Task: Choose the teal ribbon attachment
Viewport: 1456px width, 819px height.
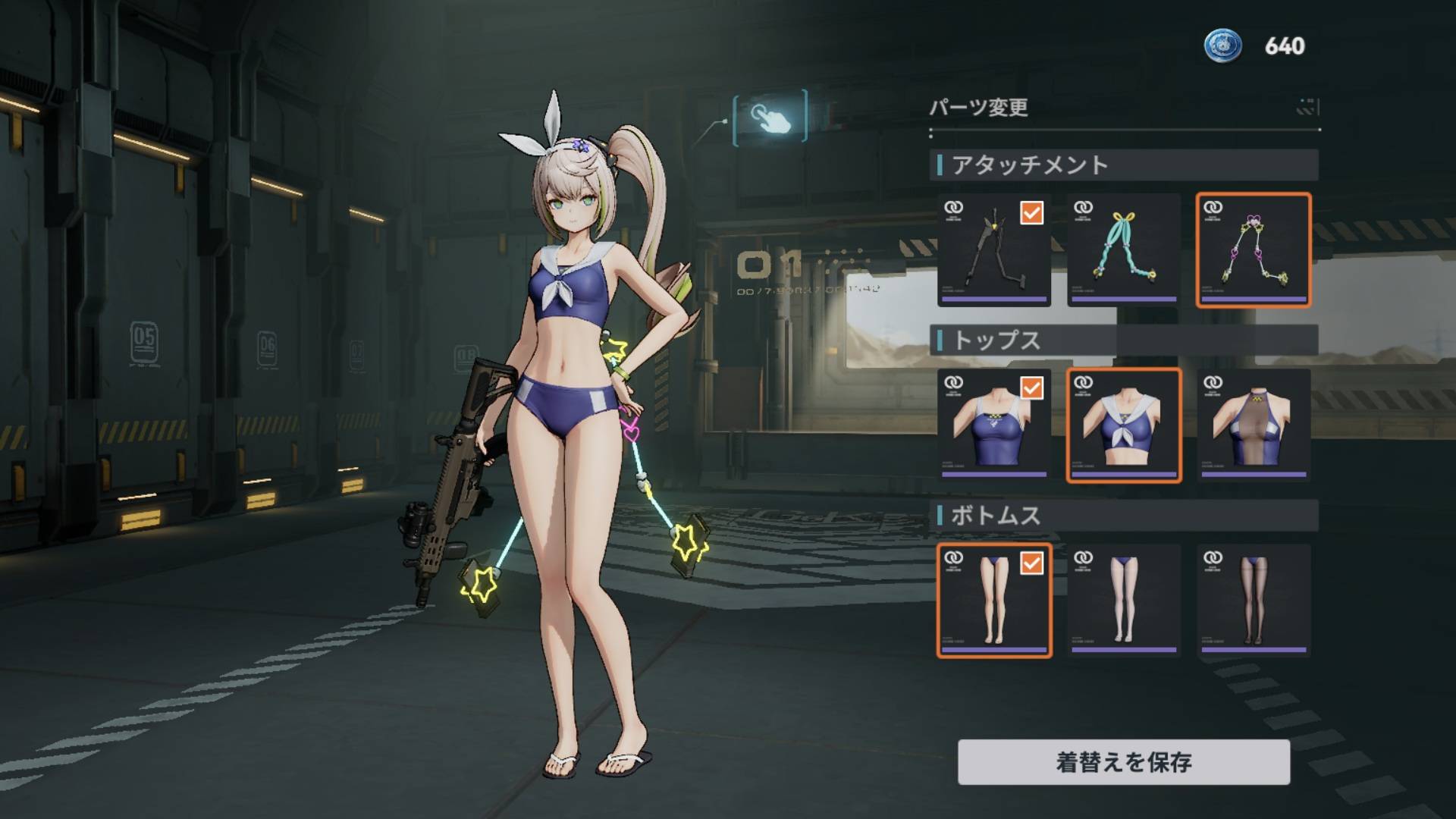Action: click(1124, 250)
